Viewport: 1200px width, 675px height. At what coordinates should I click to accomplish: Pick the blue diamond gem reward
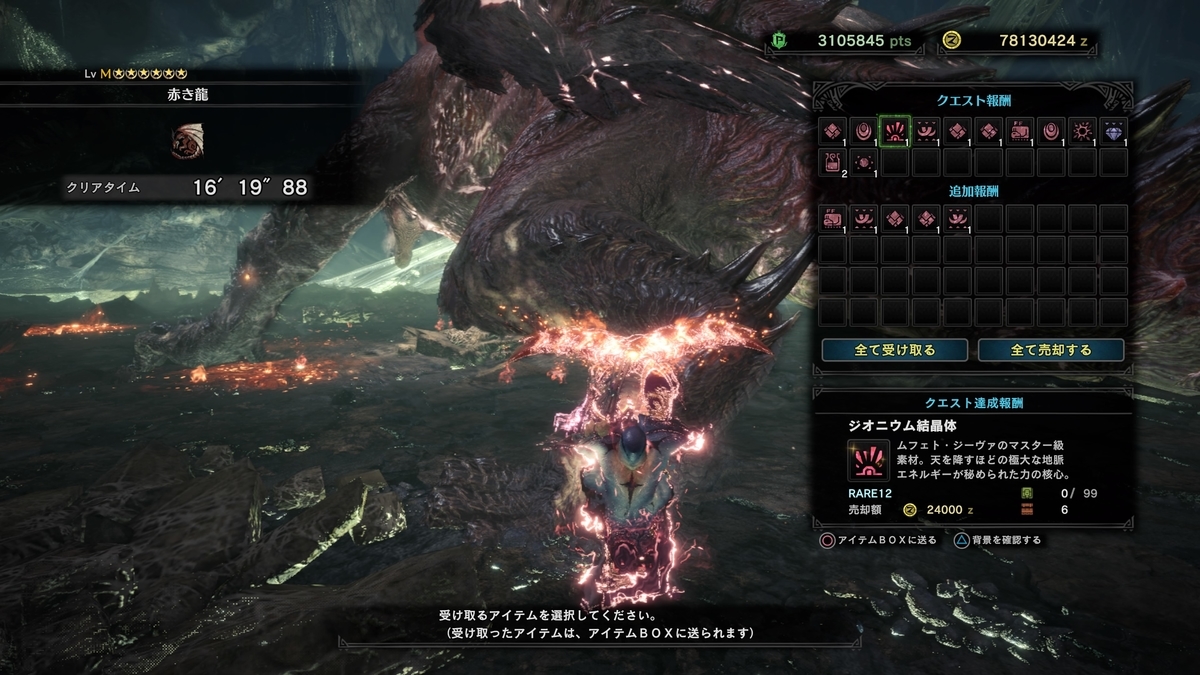click(1114, 131)
